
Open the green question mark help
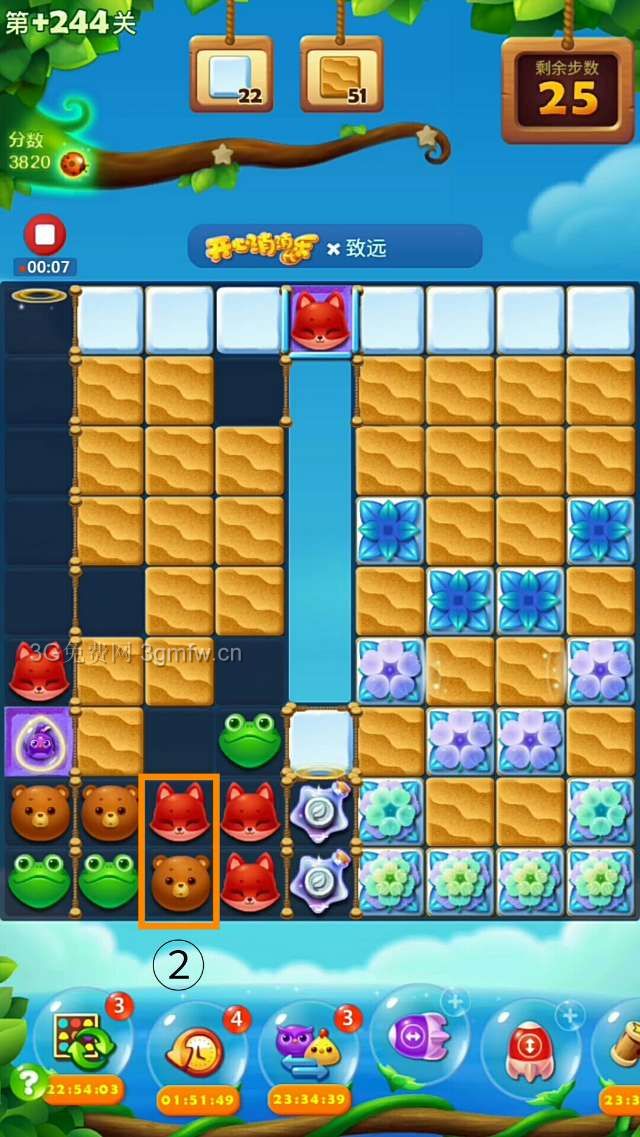pos(26,1082)
